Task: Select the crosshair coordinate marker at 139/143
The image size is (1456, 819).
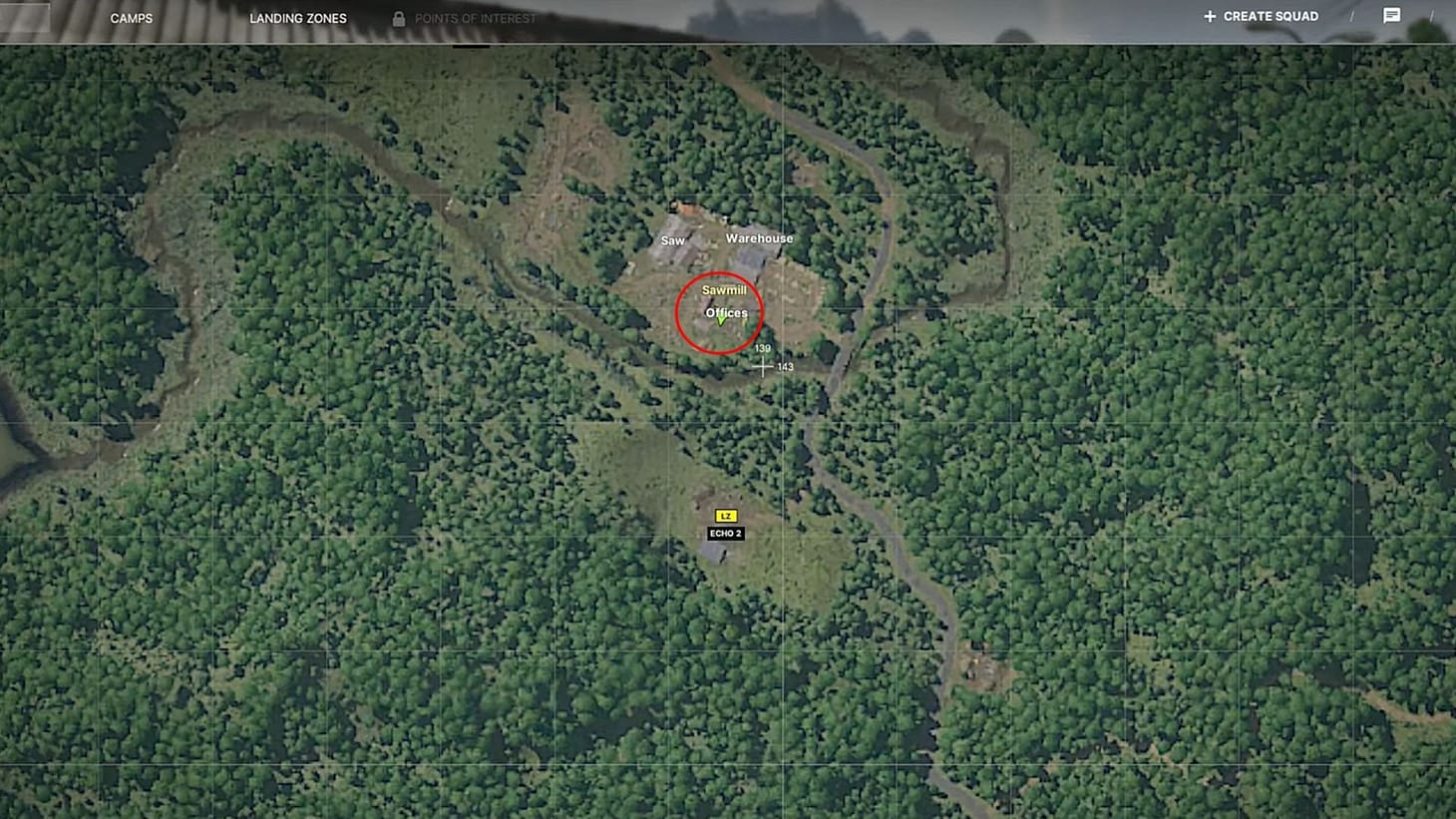Action: click(763, 367)
